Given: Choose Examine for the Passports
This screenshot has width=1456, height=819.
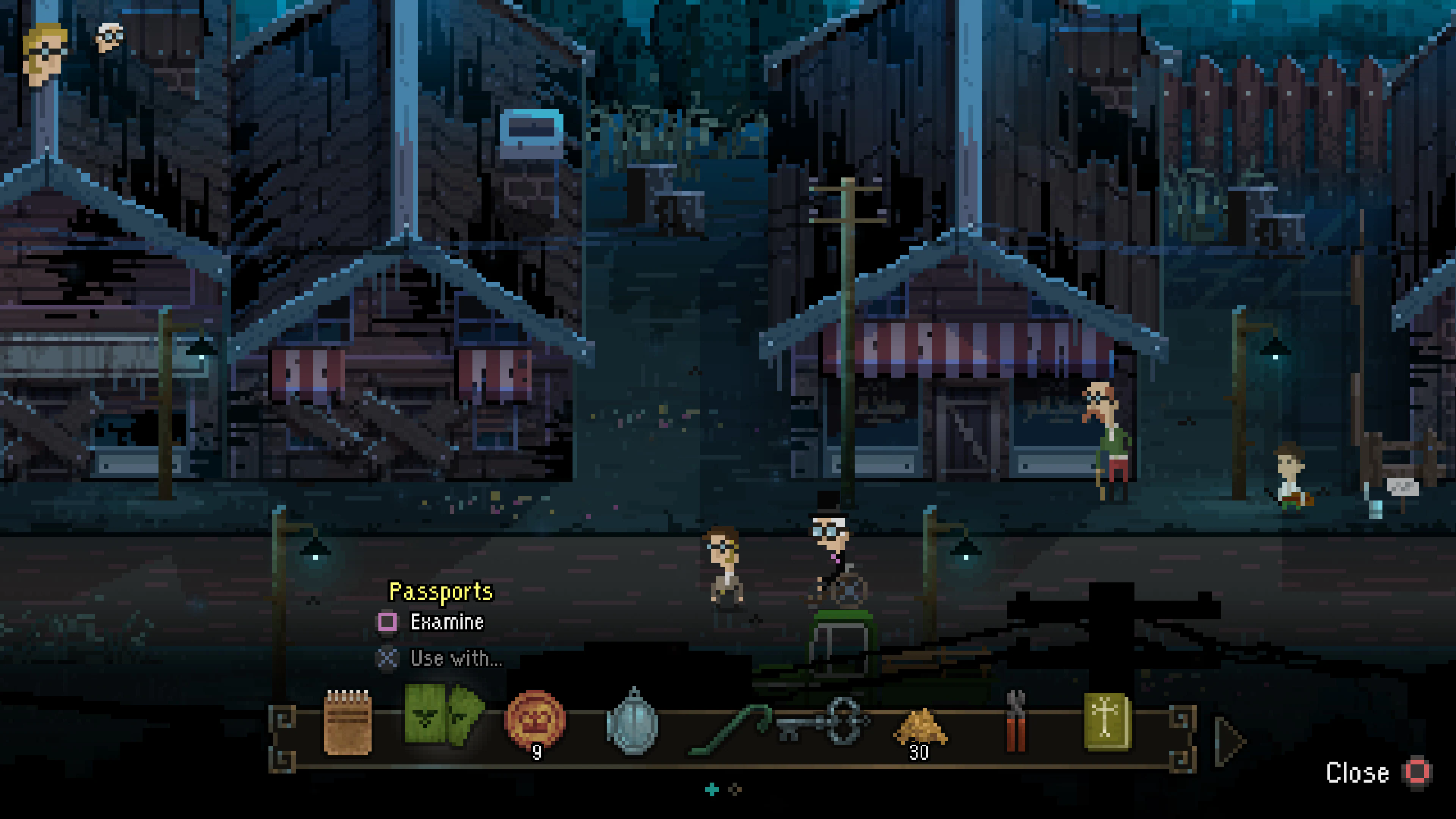Looking at the screenshot, I should (446, 622).
